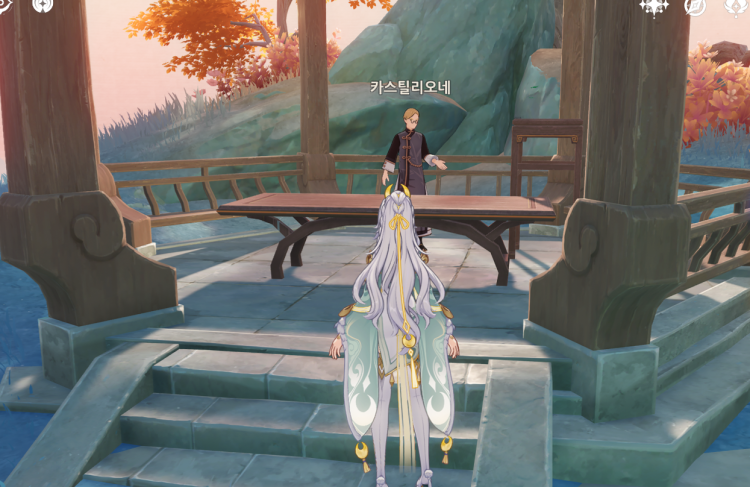Click the round quest icon with star
Screen dimensions: 750x487
tap(43, 5)
